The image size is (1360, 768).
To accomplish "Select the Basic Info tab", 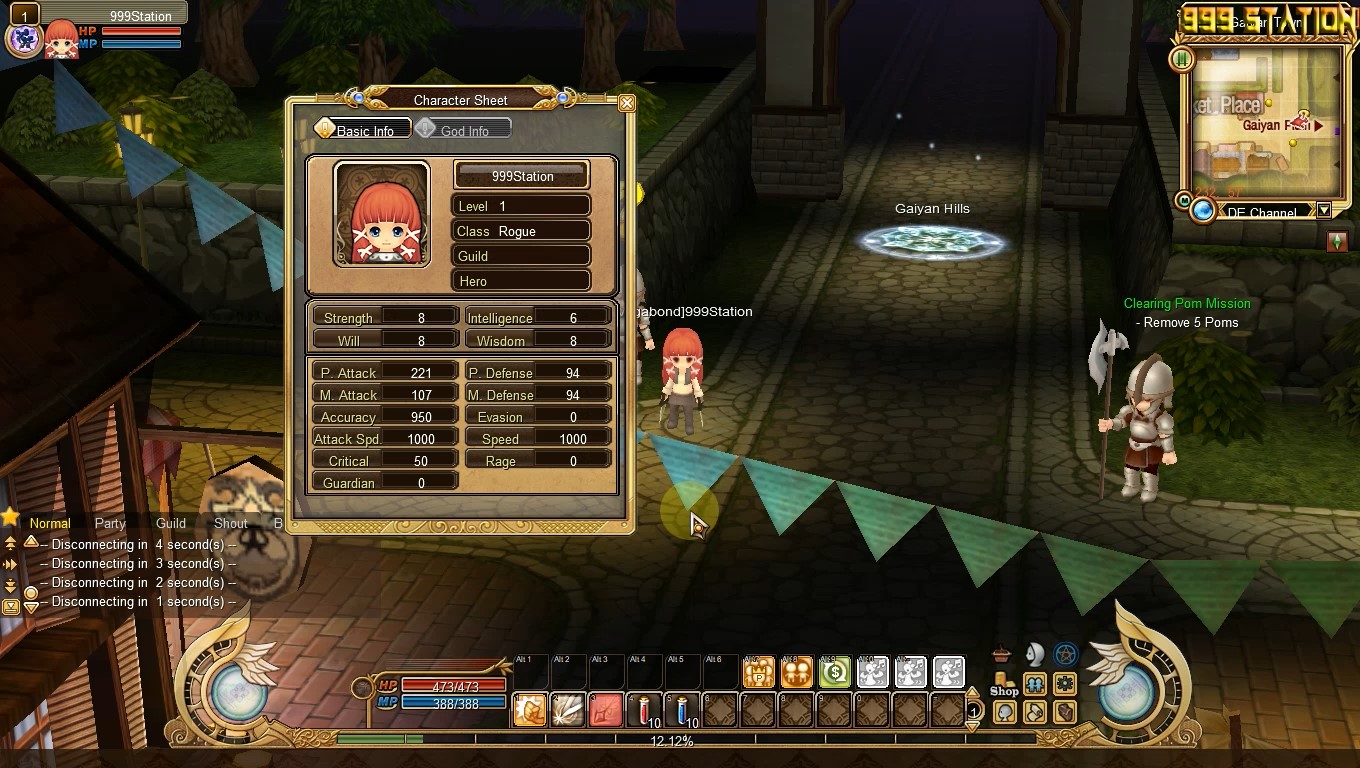I will point(363,130).
